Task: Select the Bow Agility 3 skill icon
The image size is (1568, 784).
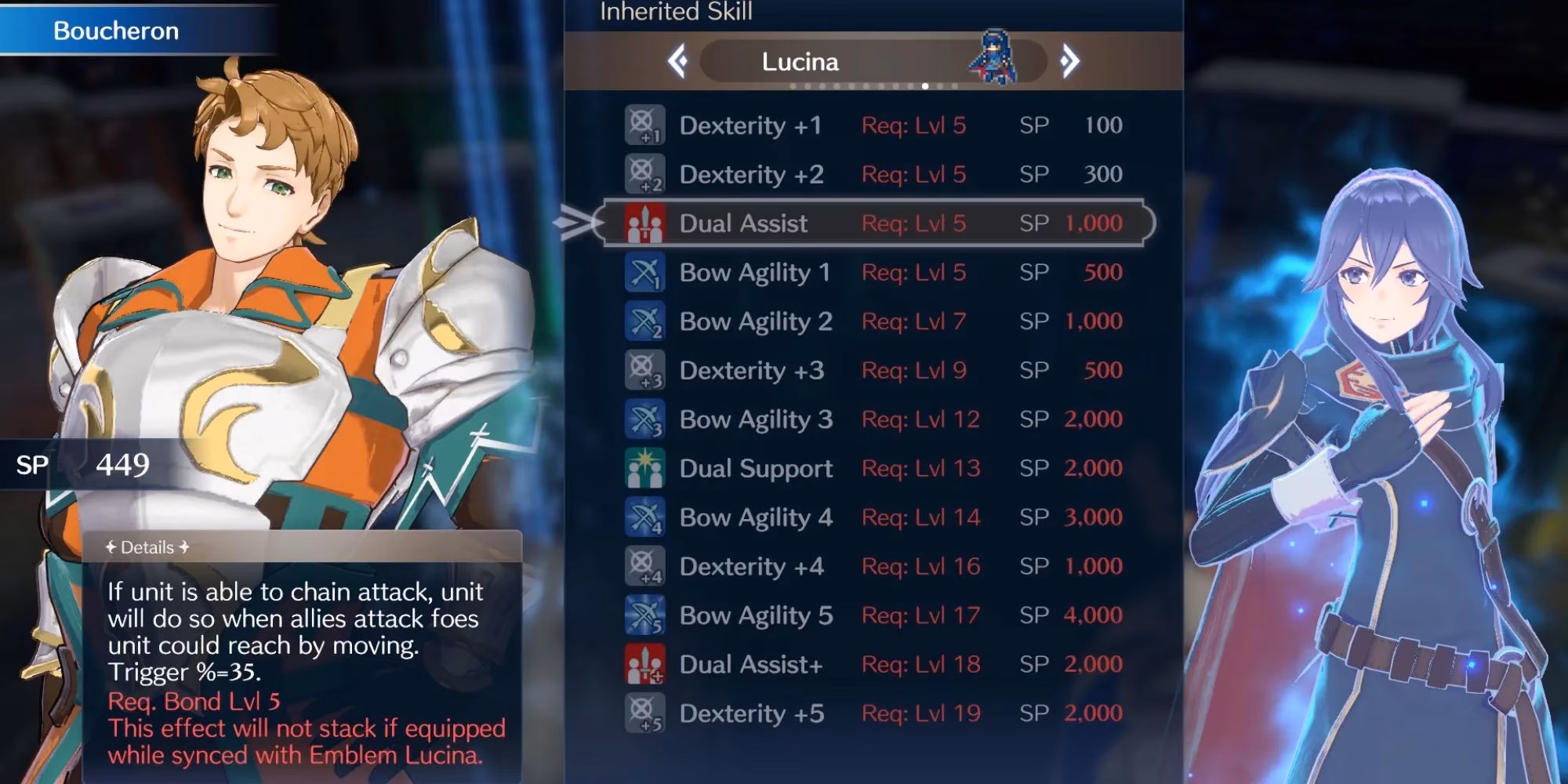Action: 643,419
